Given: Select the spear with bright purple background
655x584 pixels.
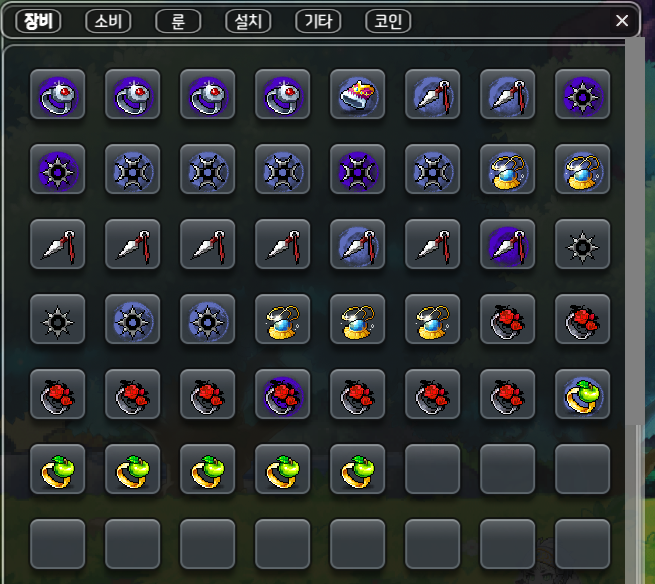Looking at the screenshot, I should (x=507, y=245).
